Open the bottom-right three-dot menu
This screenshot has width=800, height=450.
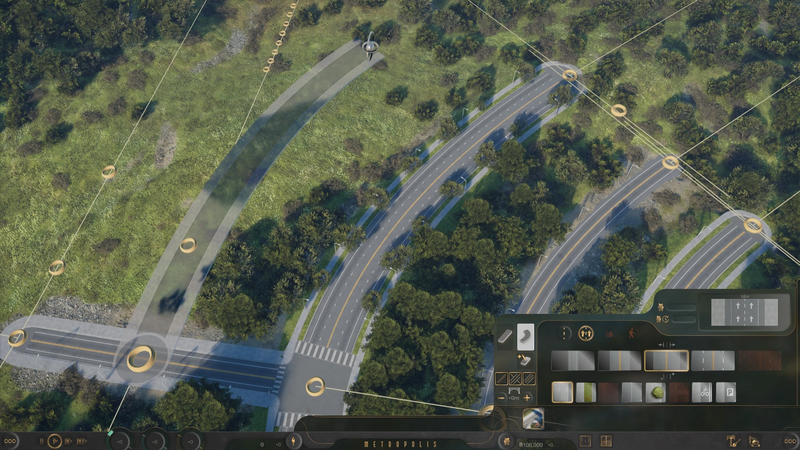pos(790,440)
